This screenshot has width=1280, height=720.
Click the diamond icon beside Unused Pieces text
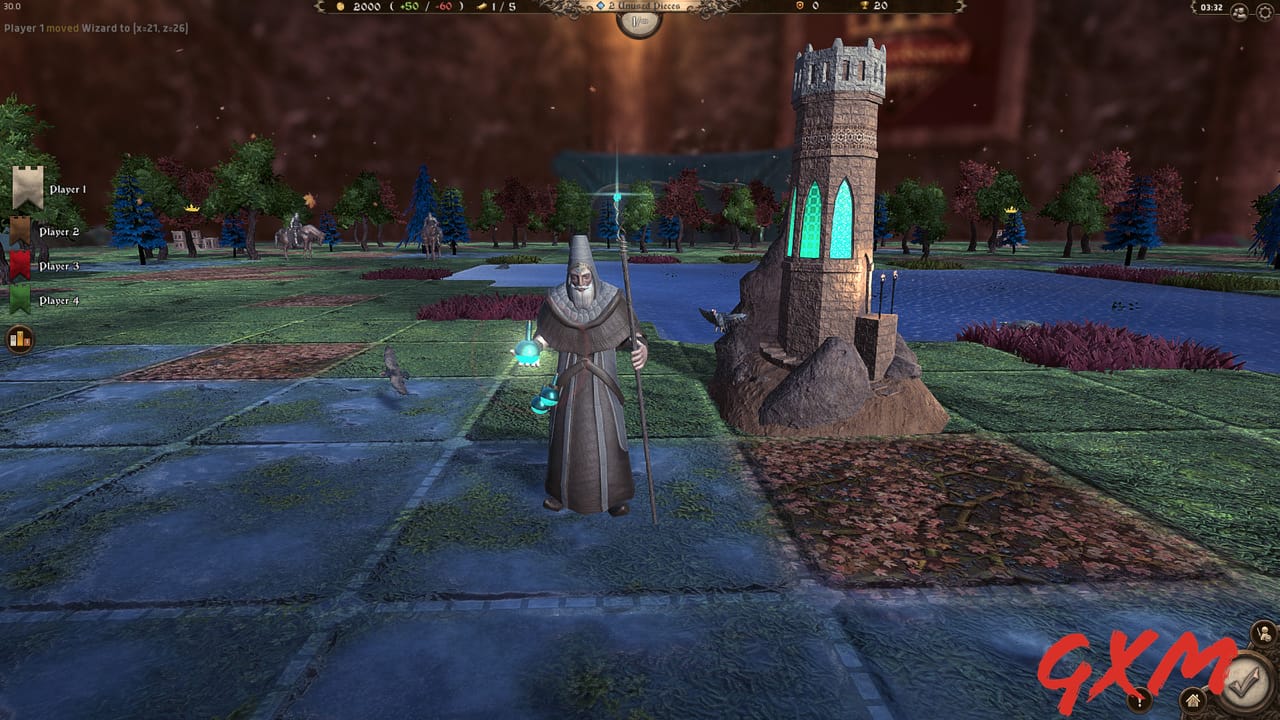coord(600,6)
